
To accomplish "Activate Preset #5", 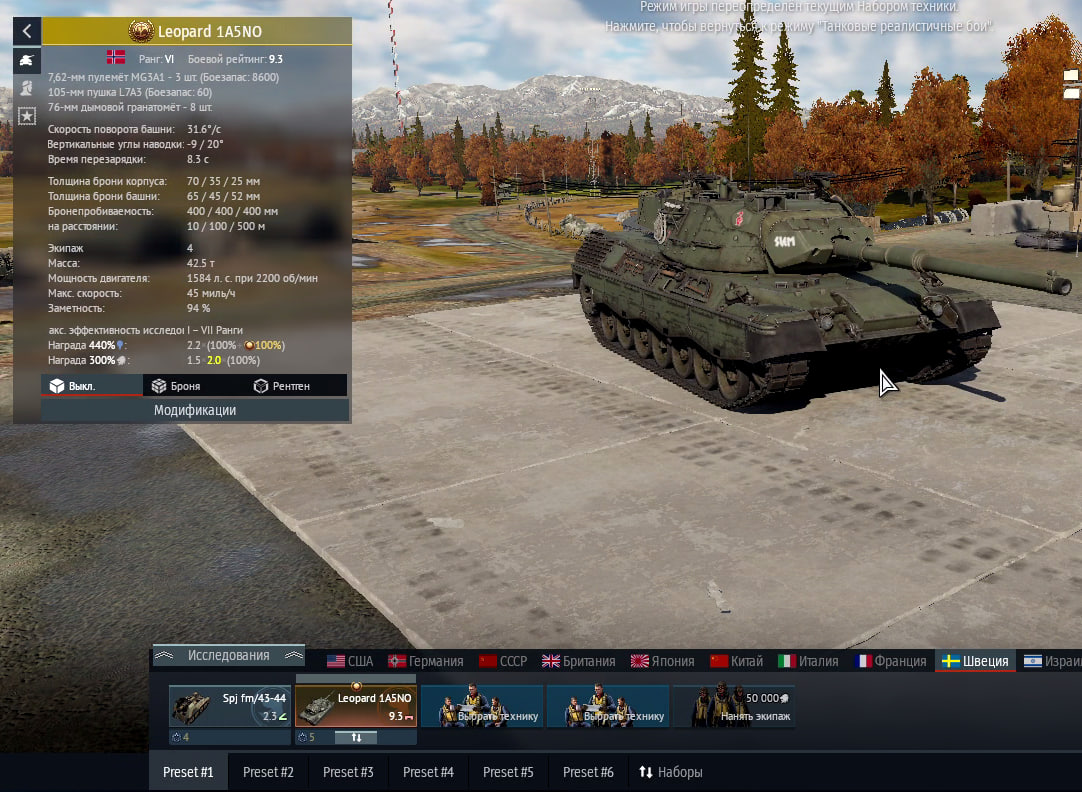I will 508,772.
